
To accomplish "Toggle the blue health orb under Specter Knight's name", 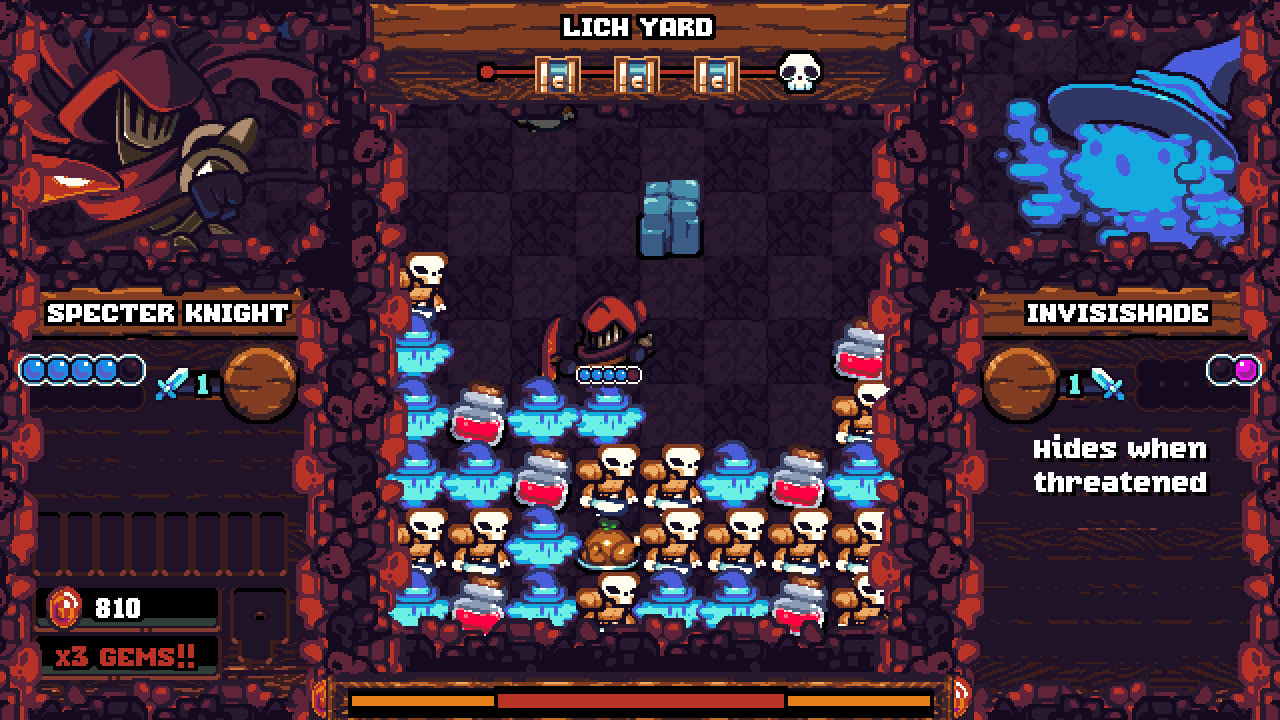I will pos(32,370).
